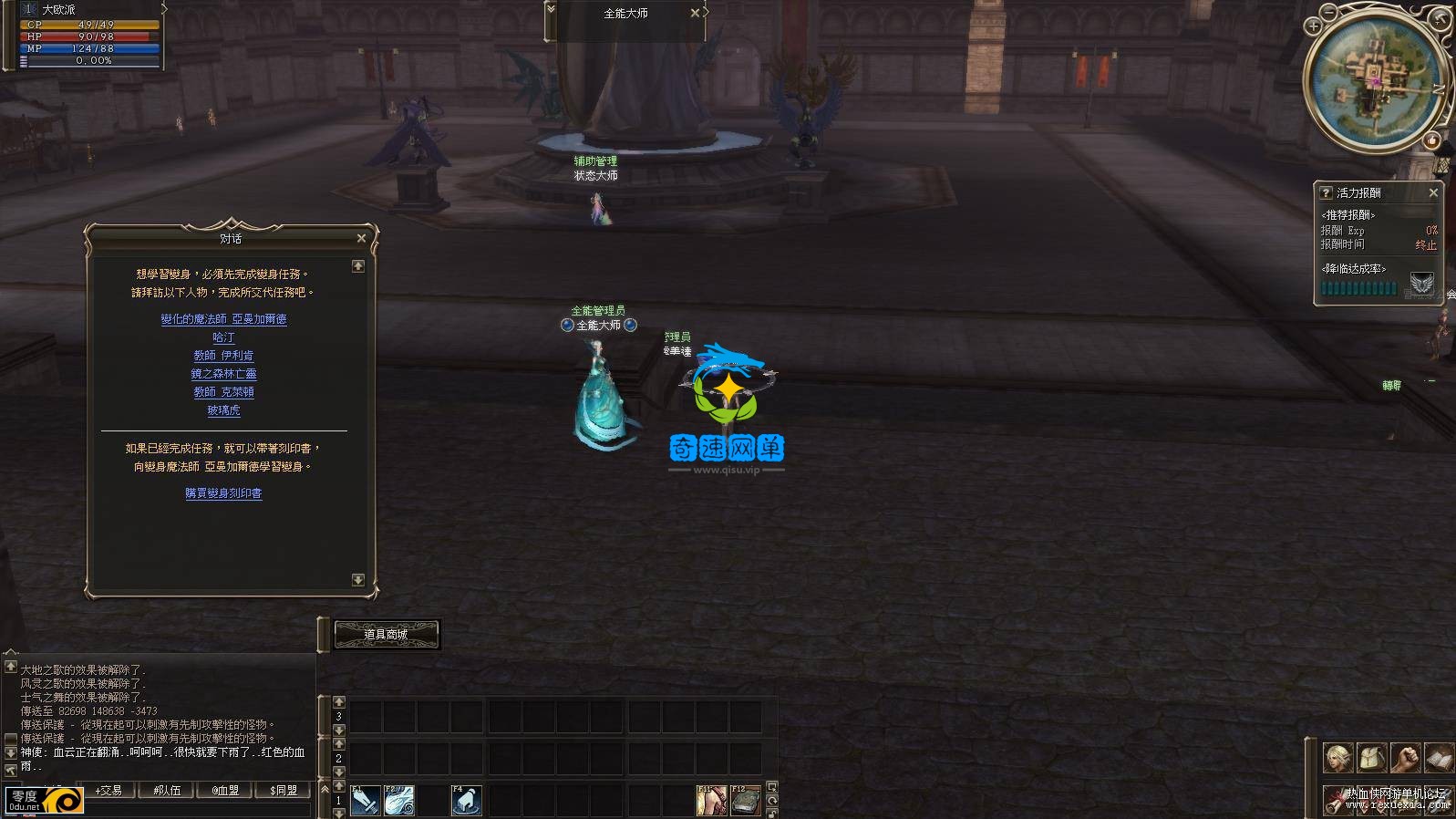This screenshot has height=819, width=1456.
Task: Close the 活力报酬 panel
Action: [1433, 193]
